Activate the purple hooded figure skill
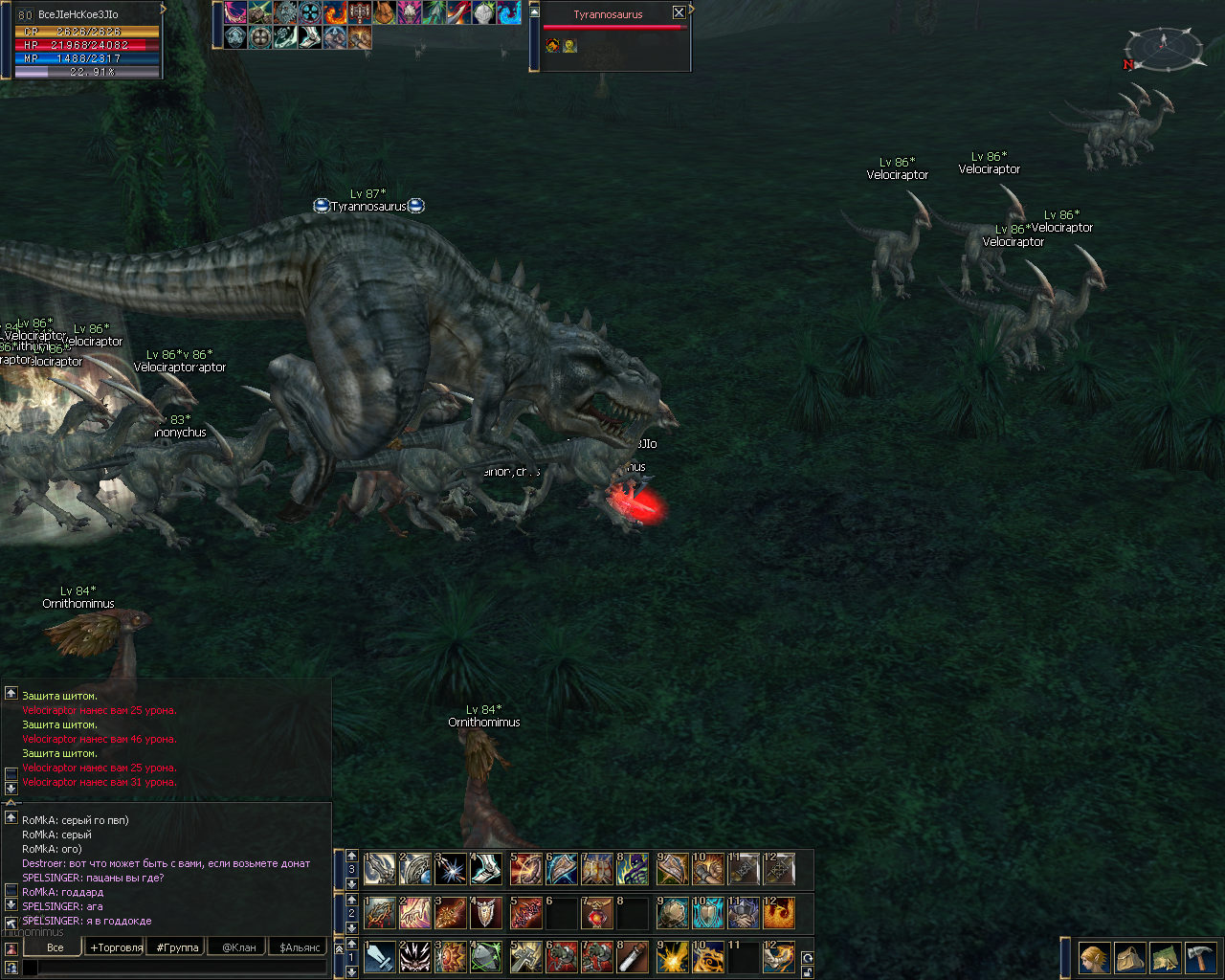 633,869
